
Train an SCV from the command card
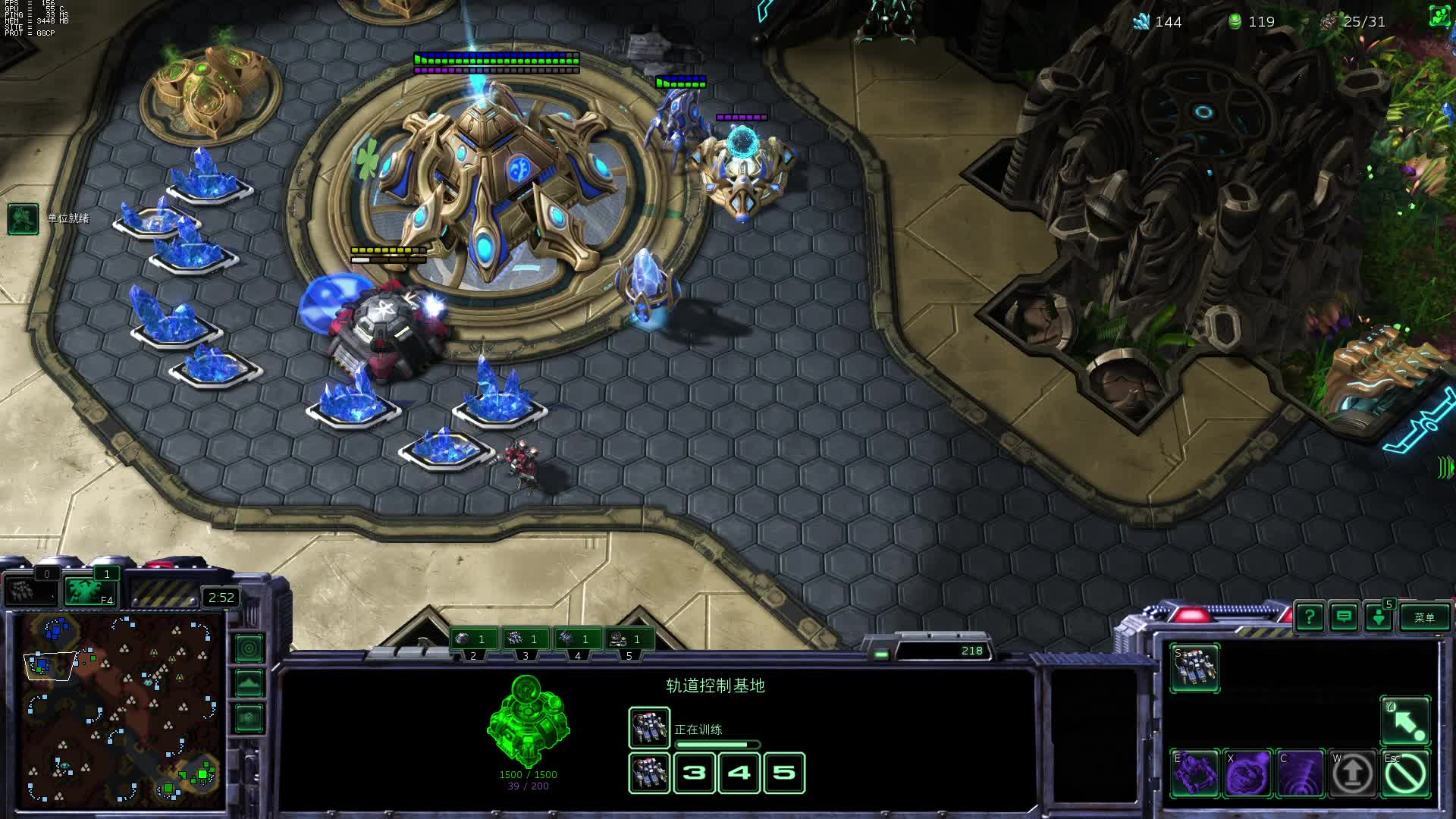(1194, 668)
